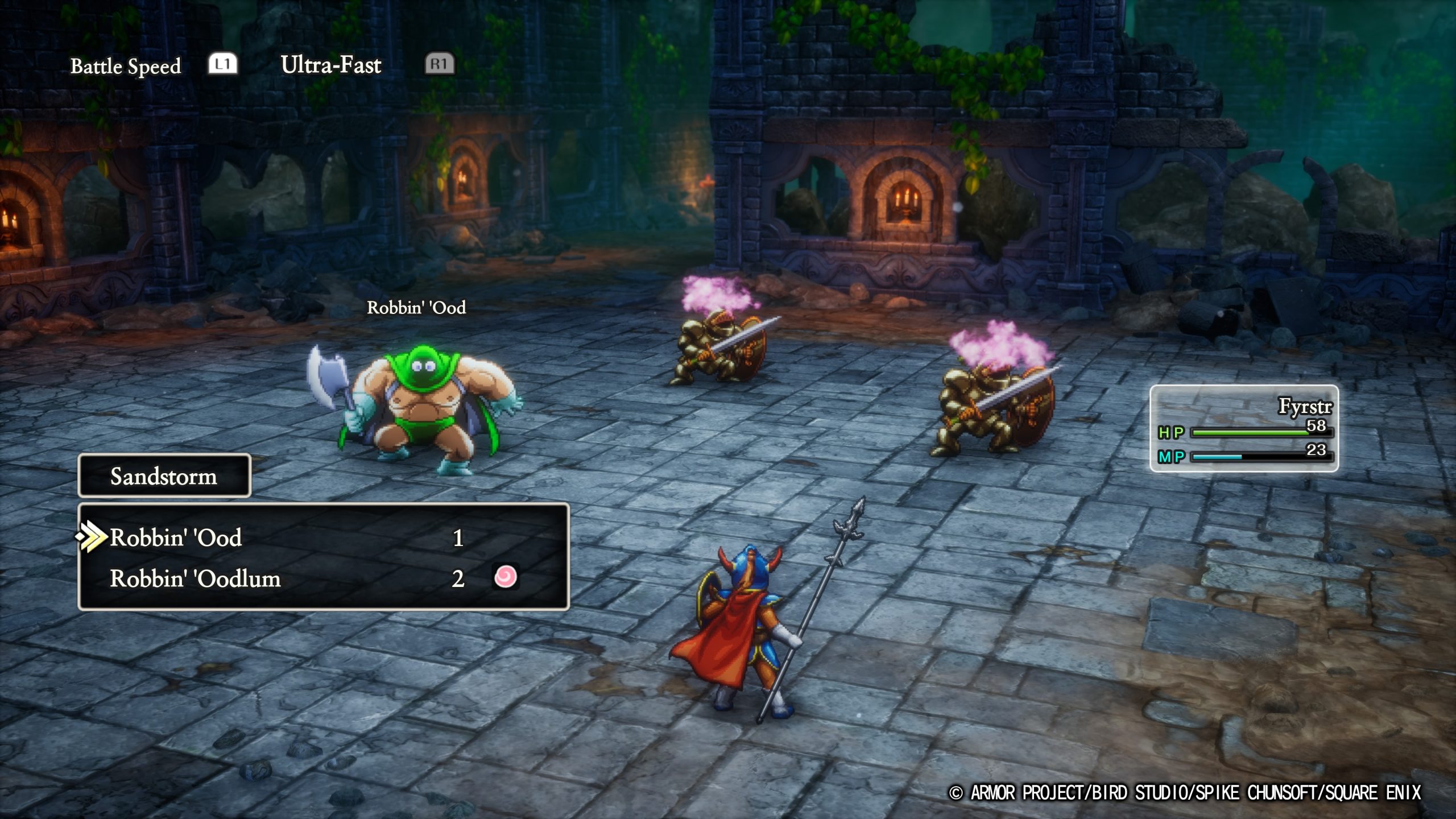Click the Battle Speed label
This screenshot has height=819, width=1456.
tap(125, 65)
